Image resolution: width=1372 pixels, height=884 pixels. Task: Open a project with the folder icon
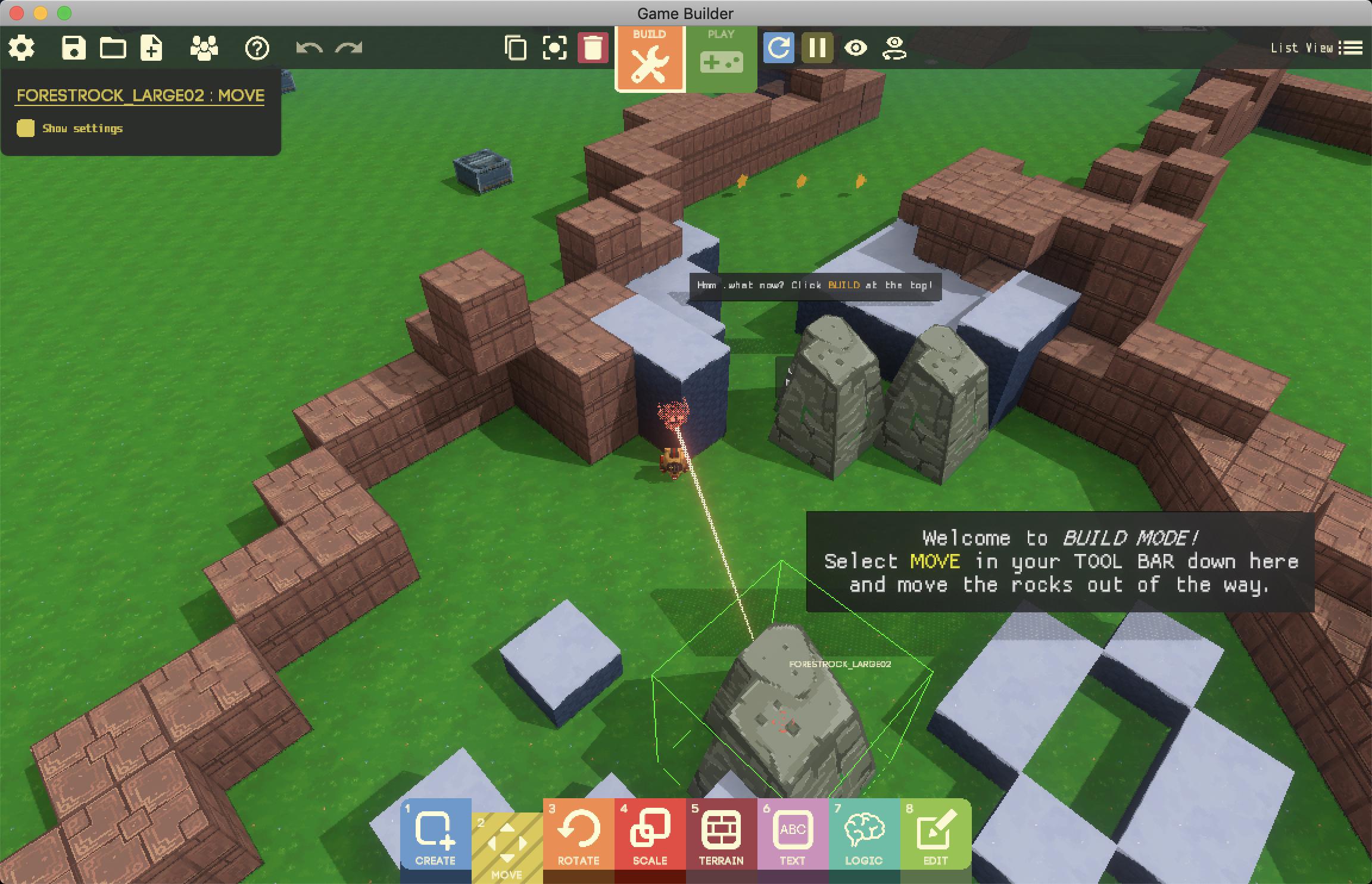[113, 48]
